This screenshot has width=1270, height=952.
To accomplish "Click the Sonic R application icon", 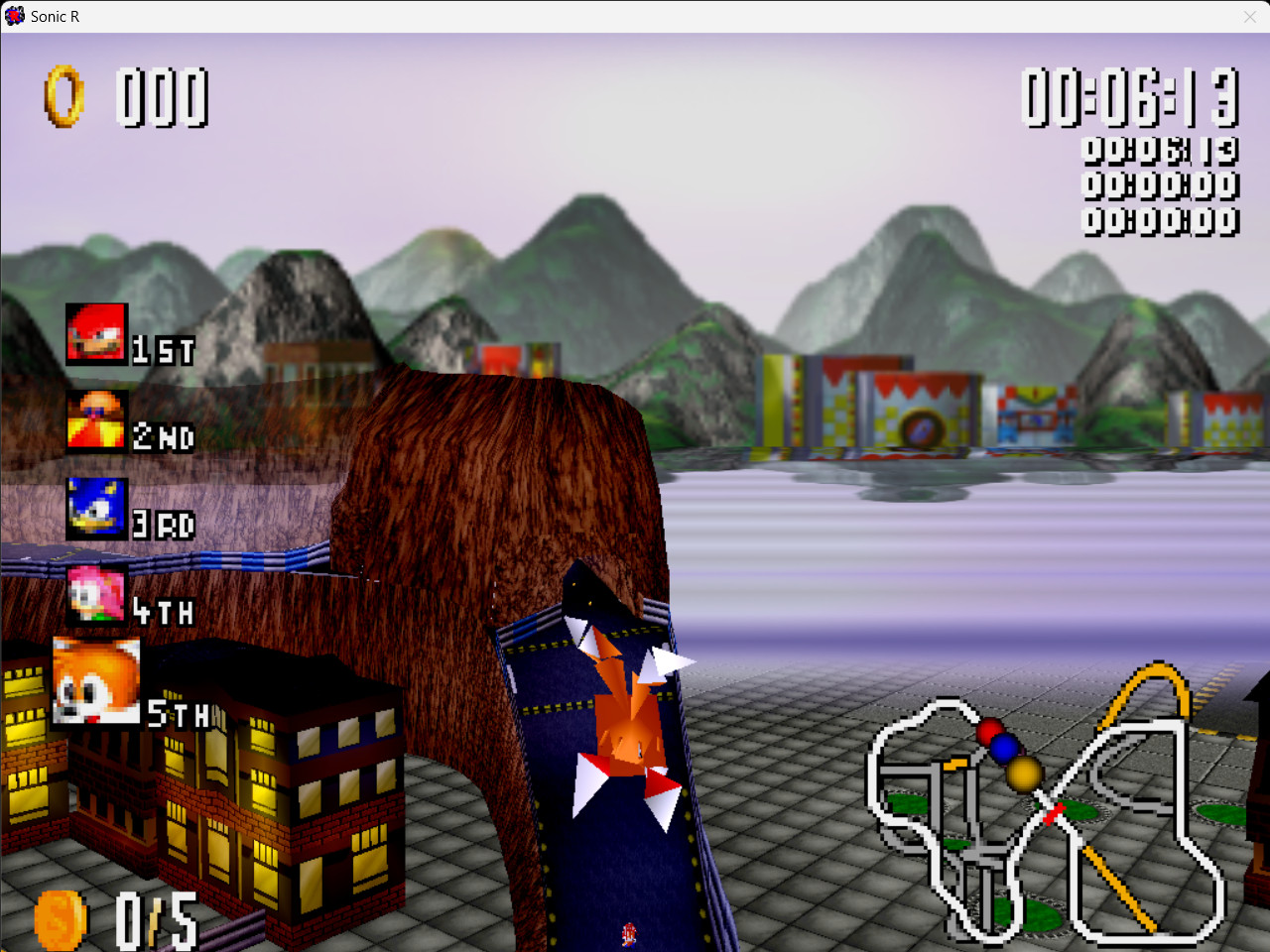I will pos(14,16).
